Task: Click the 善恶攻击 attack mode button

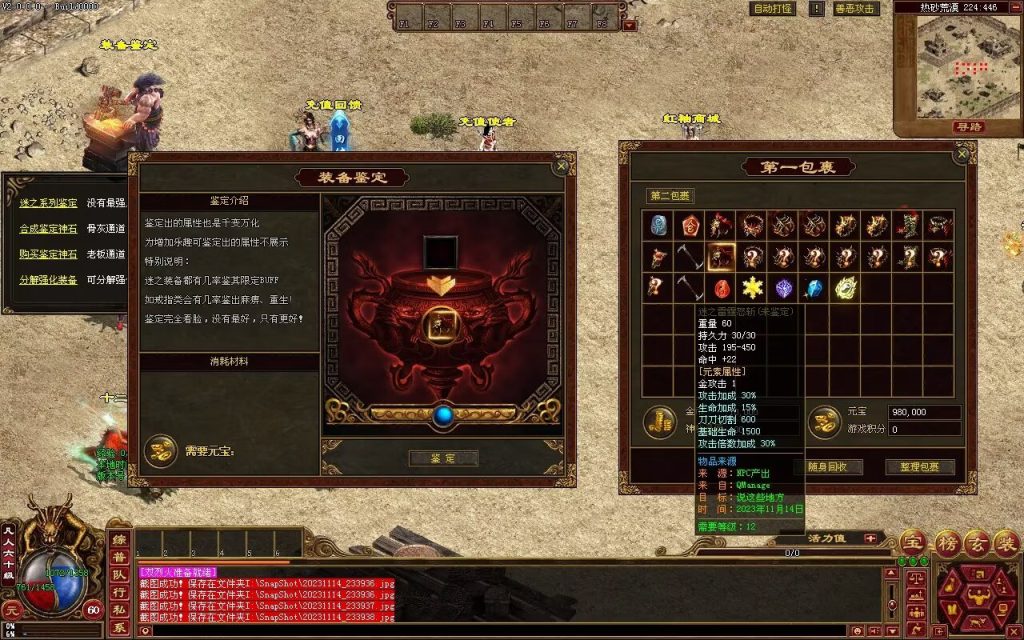Action: coord(855,9)
